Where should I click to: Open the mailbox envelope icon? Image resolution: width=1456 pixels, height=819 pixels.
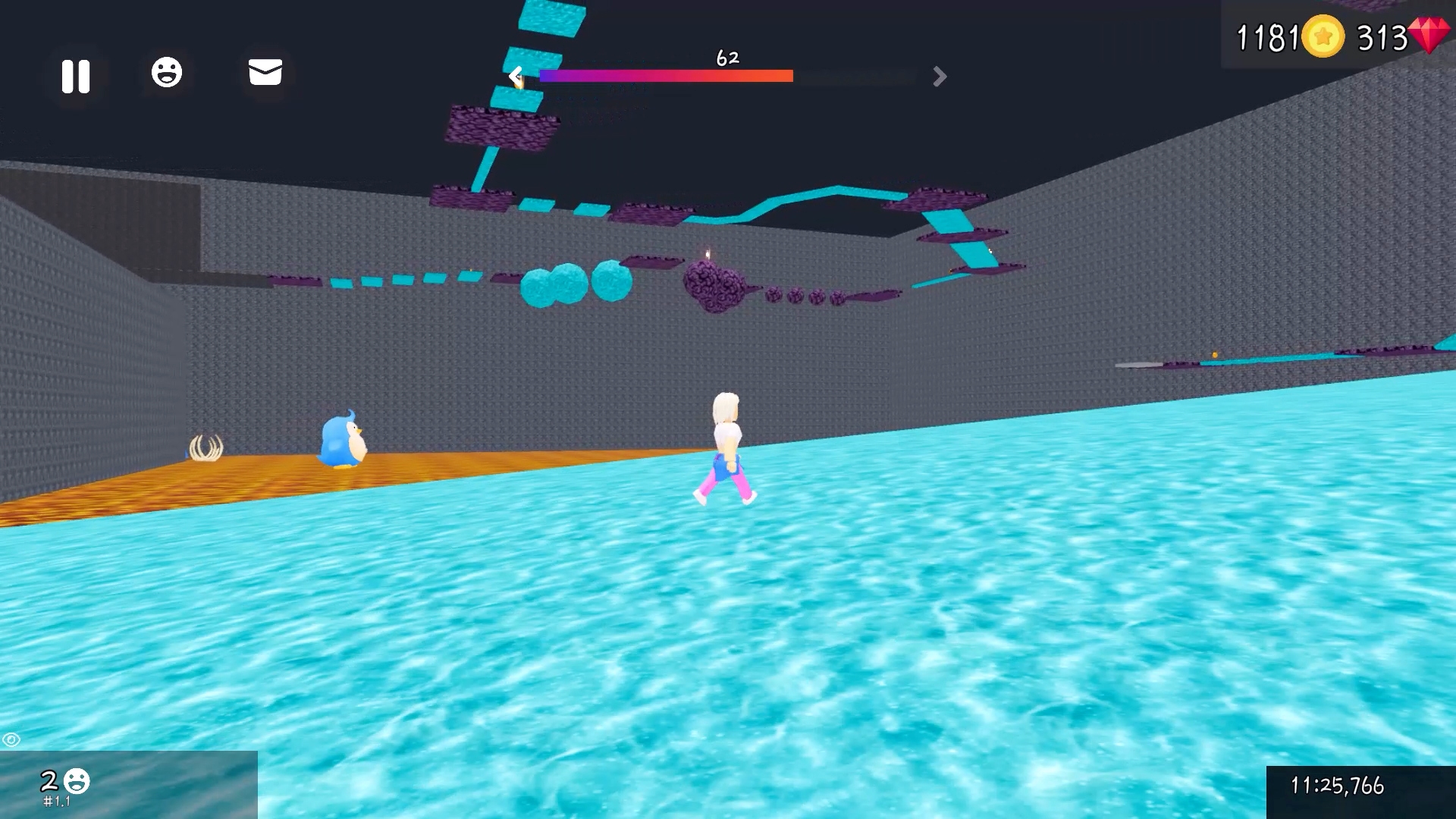[x=264, y=73]
